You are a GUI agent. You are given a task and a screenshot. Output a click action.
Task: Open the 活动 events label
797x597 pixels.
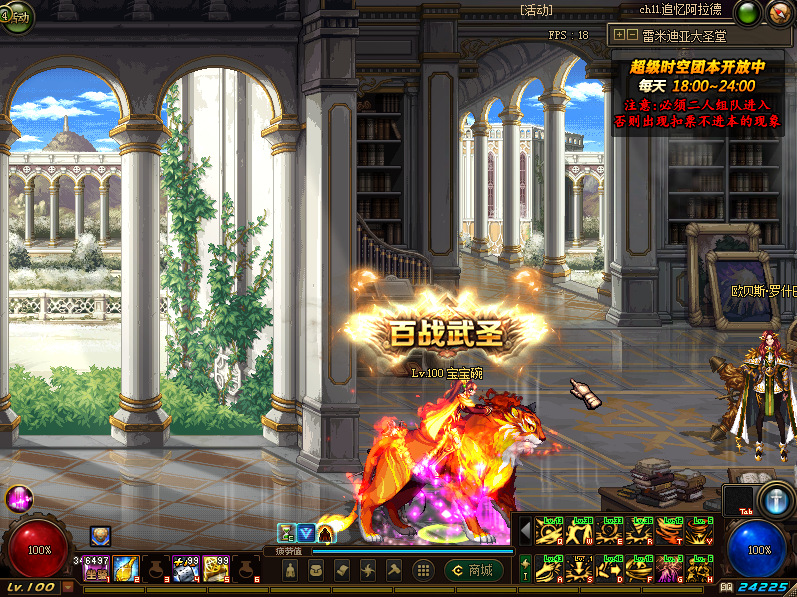[x=538, y=10]
